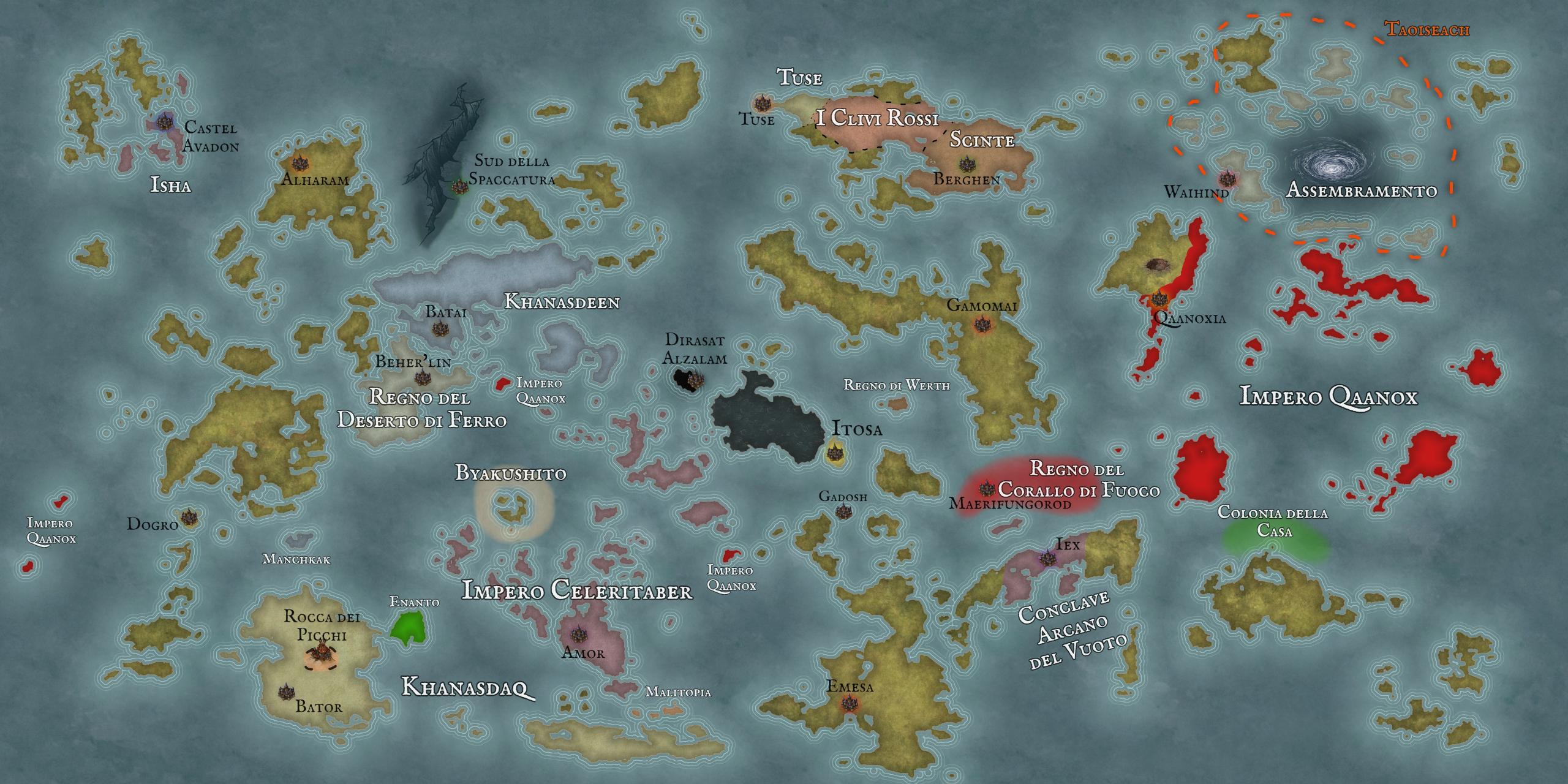Select the Tuse city marker
The image size is (1568, 784).
pyautogui.click(x=761, y=103)
